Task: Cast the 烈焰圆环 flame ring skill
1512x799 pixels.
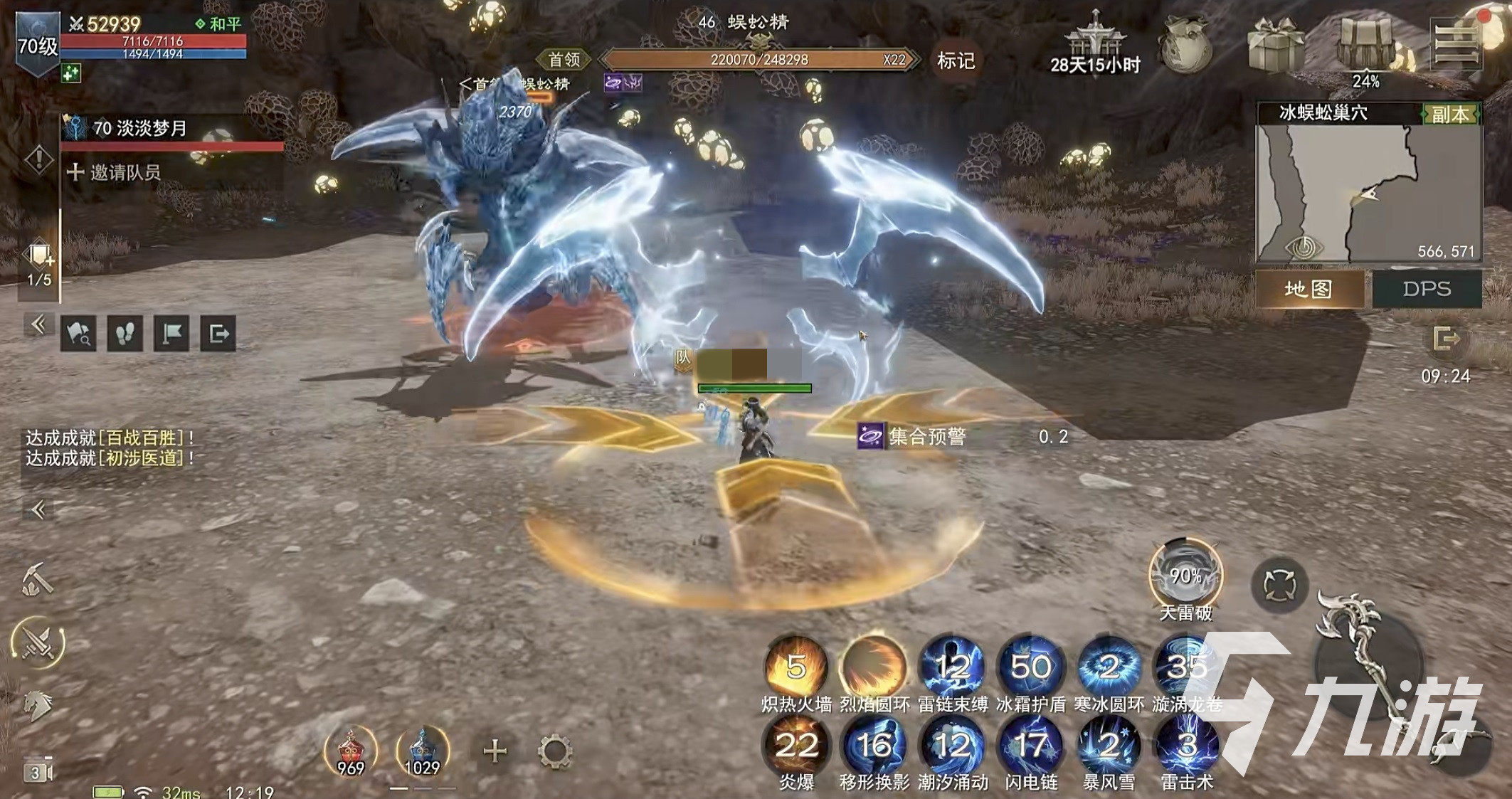Action: (874, 667)
